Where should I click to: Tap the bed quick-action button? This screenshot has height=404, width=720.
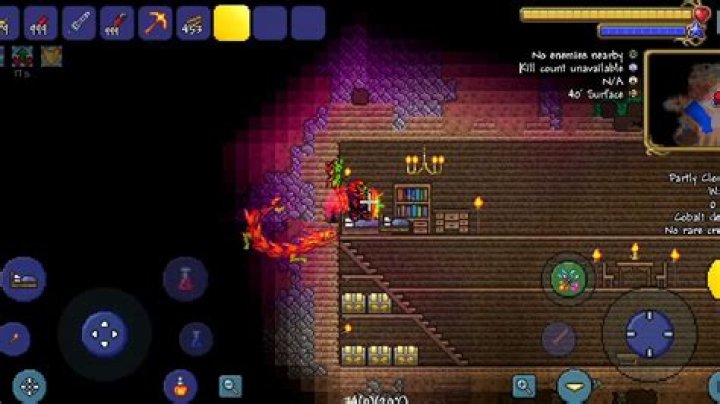click(x=24, y=279)
